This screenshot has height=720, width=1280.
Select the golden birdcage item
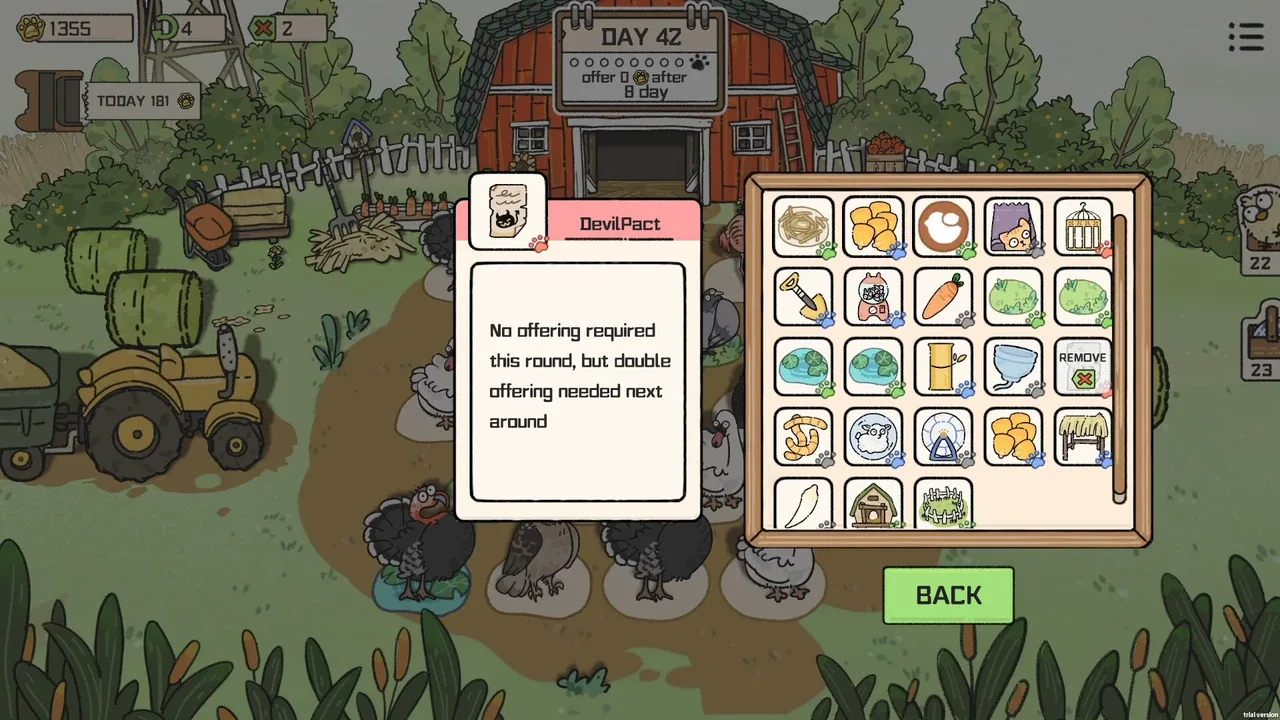[x=1083, y=226]
